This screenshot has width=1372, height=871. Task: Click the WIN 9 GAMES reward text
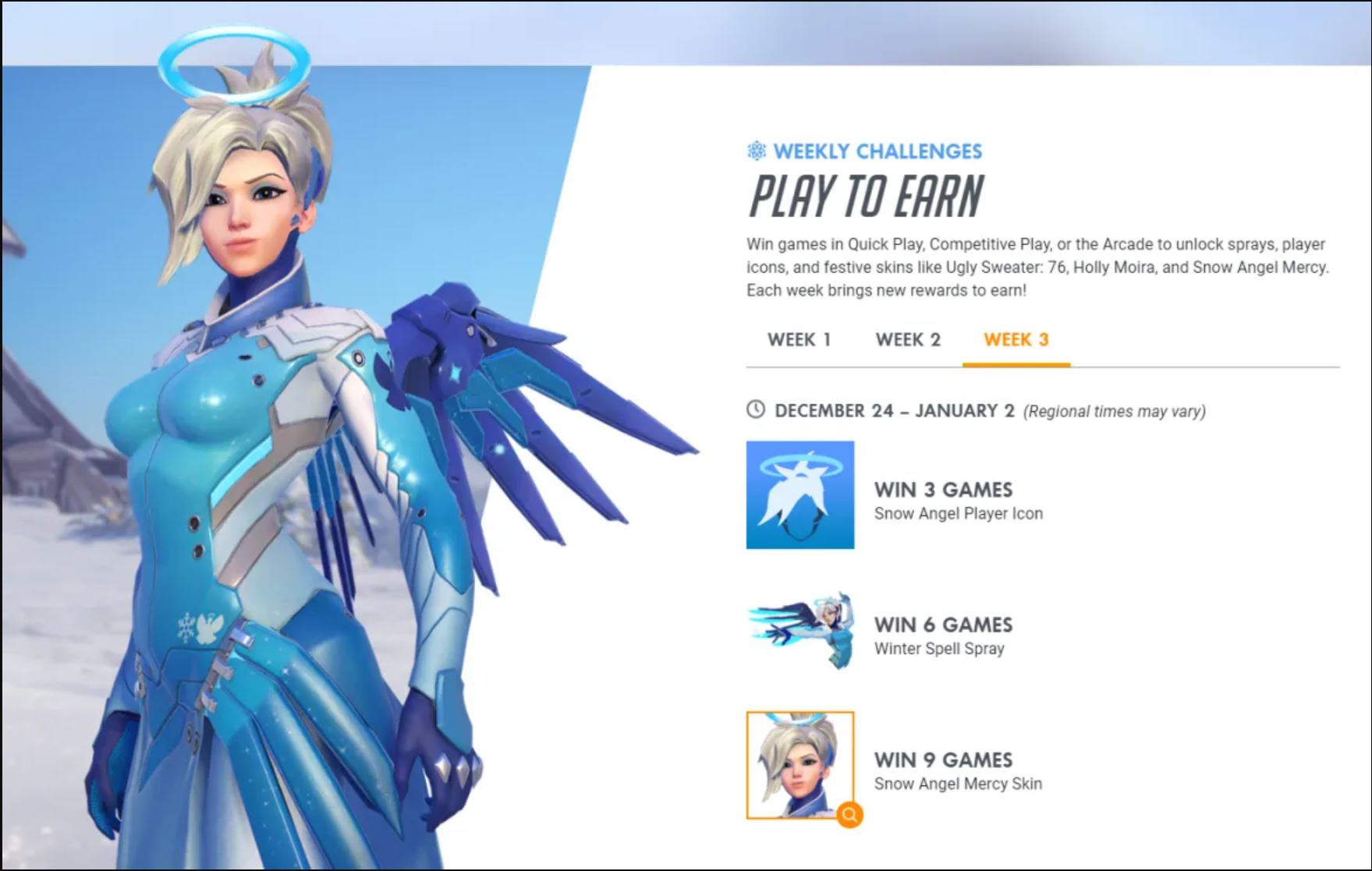pyautogui.click(x=941, y=759)
